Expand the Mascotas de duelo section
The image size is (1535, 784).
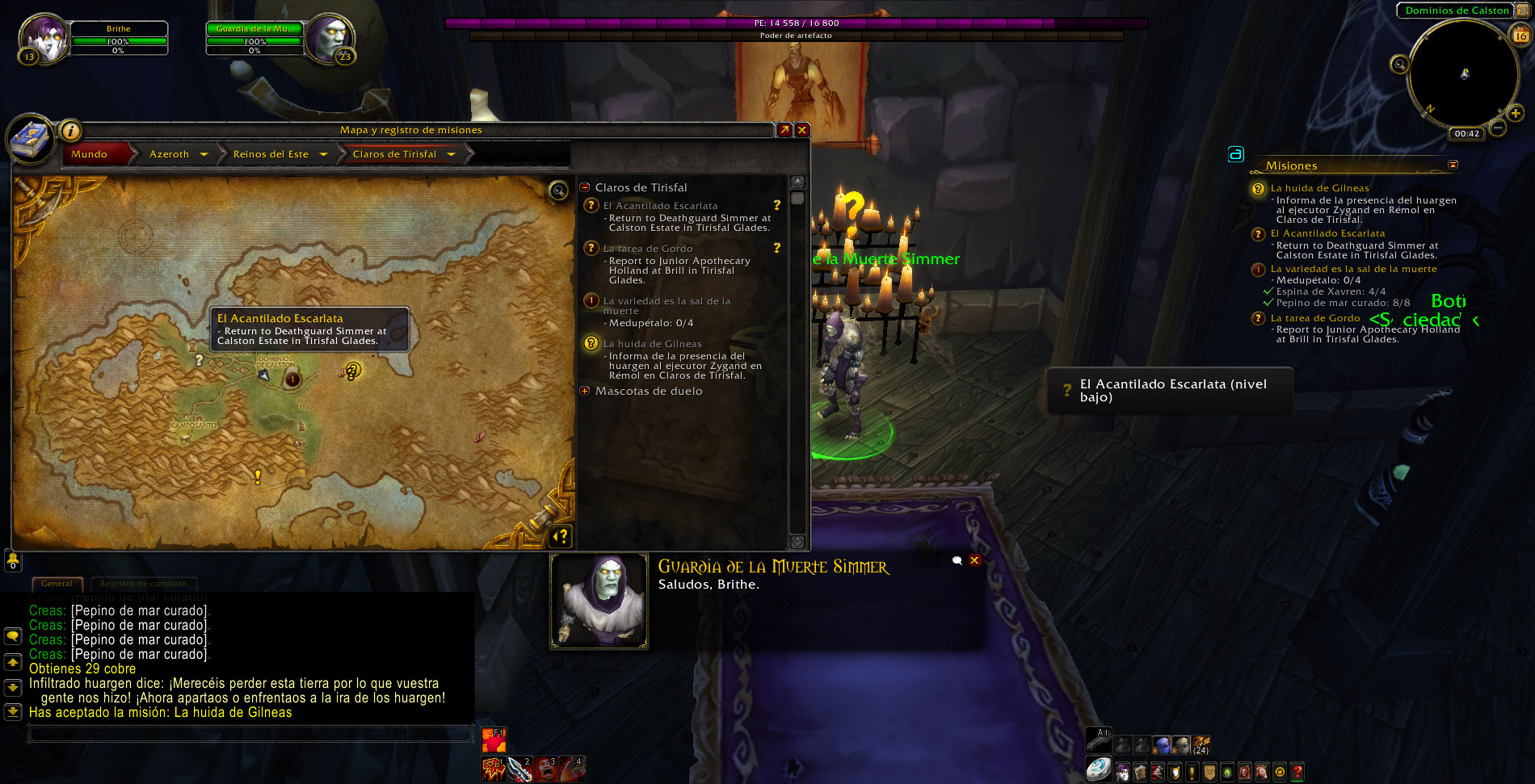(585, 391)
